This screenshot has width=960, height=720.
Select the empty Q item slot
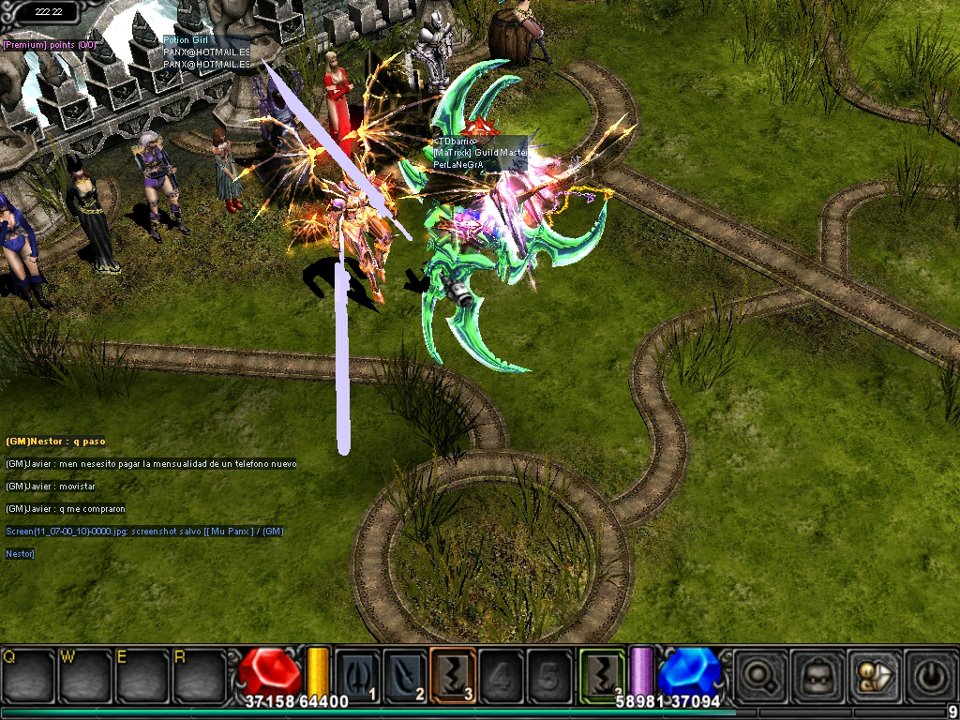tap(28, 677)
